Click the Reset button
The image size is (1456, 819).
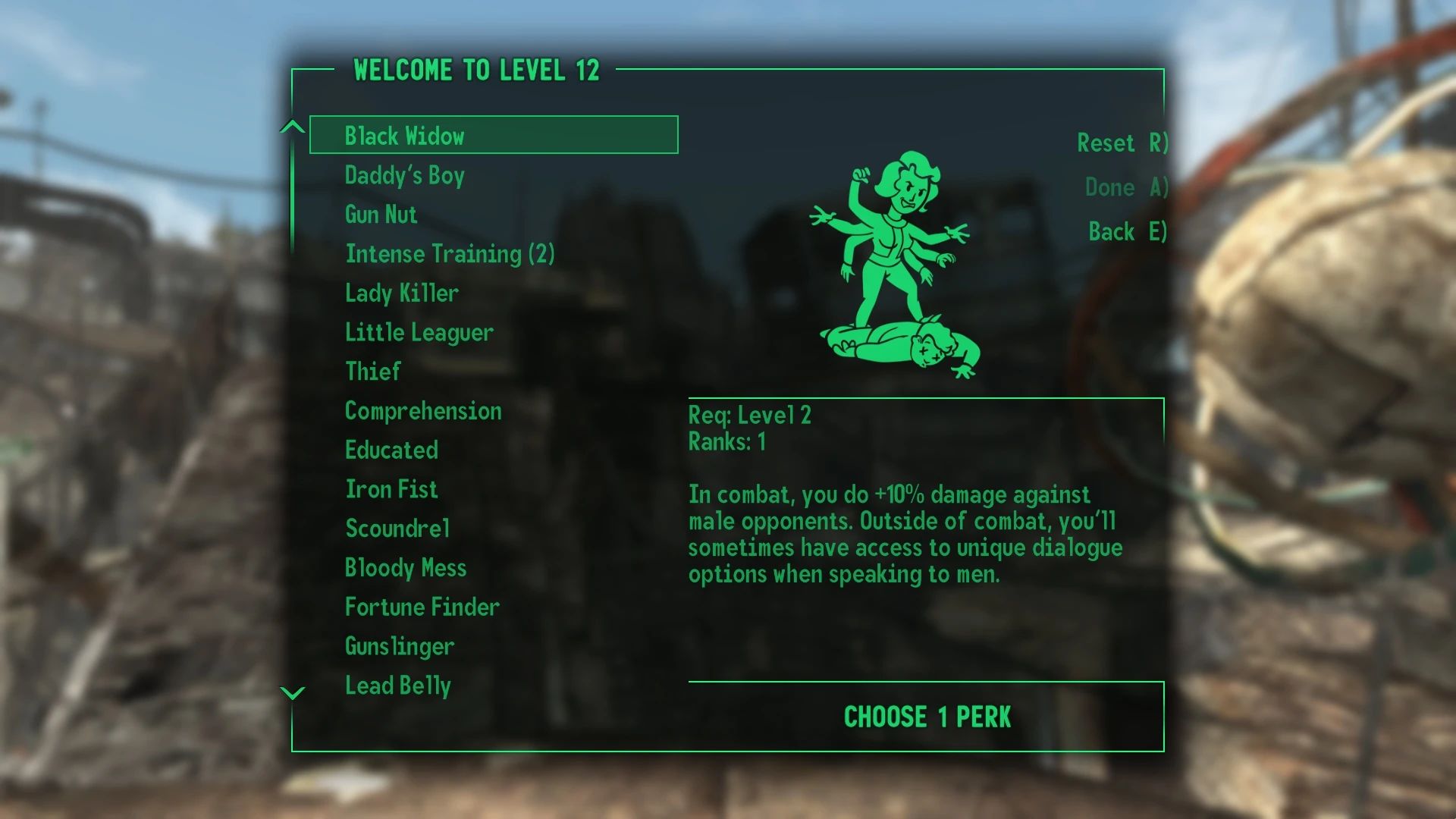pyautogui.click(x=1120, y=143)
